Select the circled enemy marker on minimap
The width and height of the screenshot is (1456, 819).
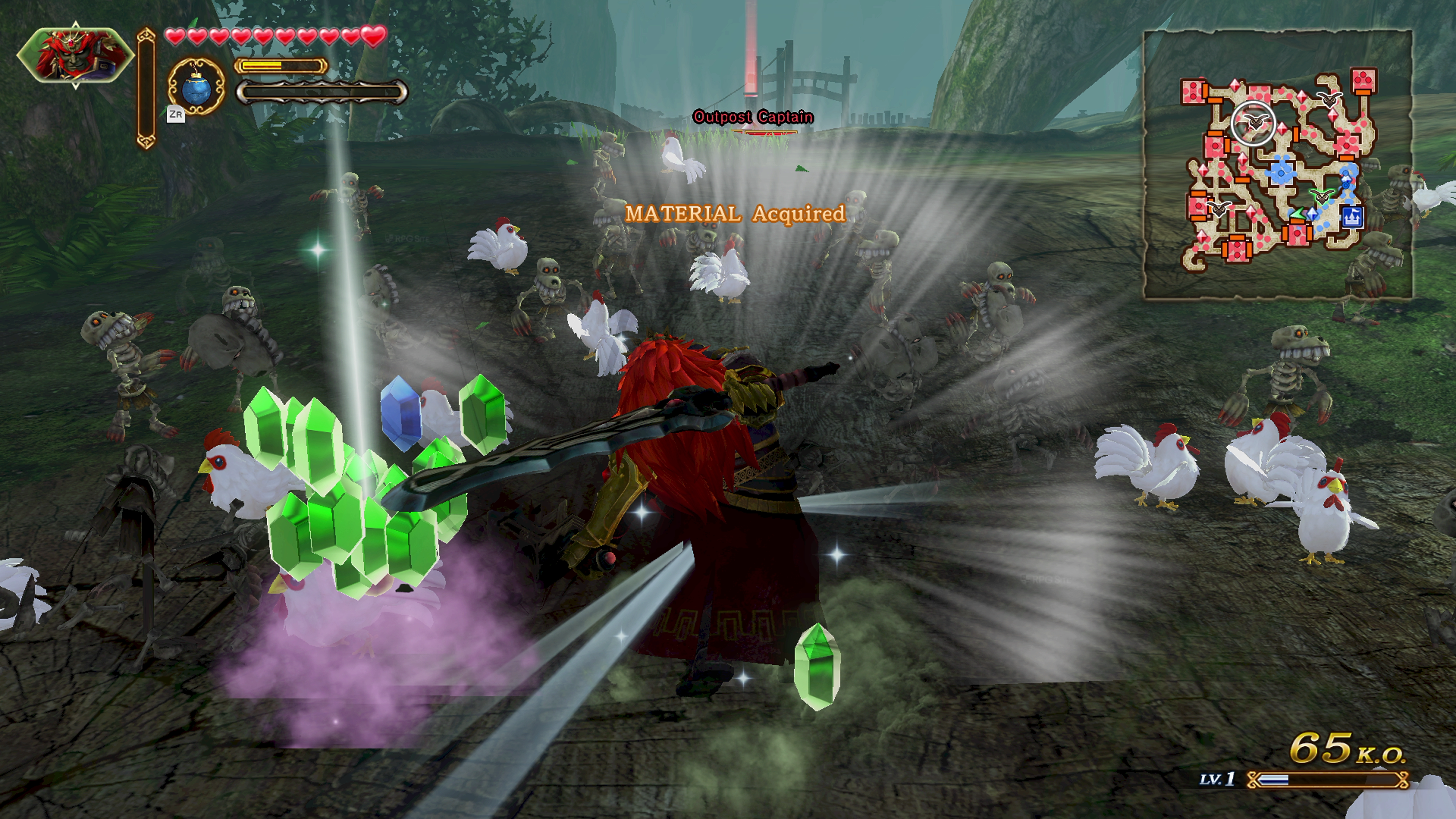tap(1253, 122)
